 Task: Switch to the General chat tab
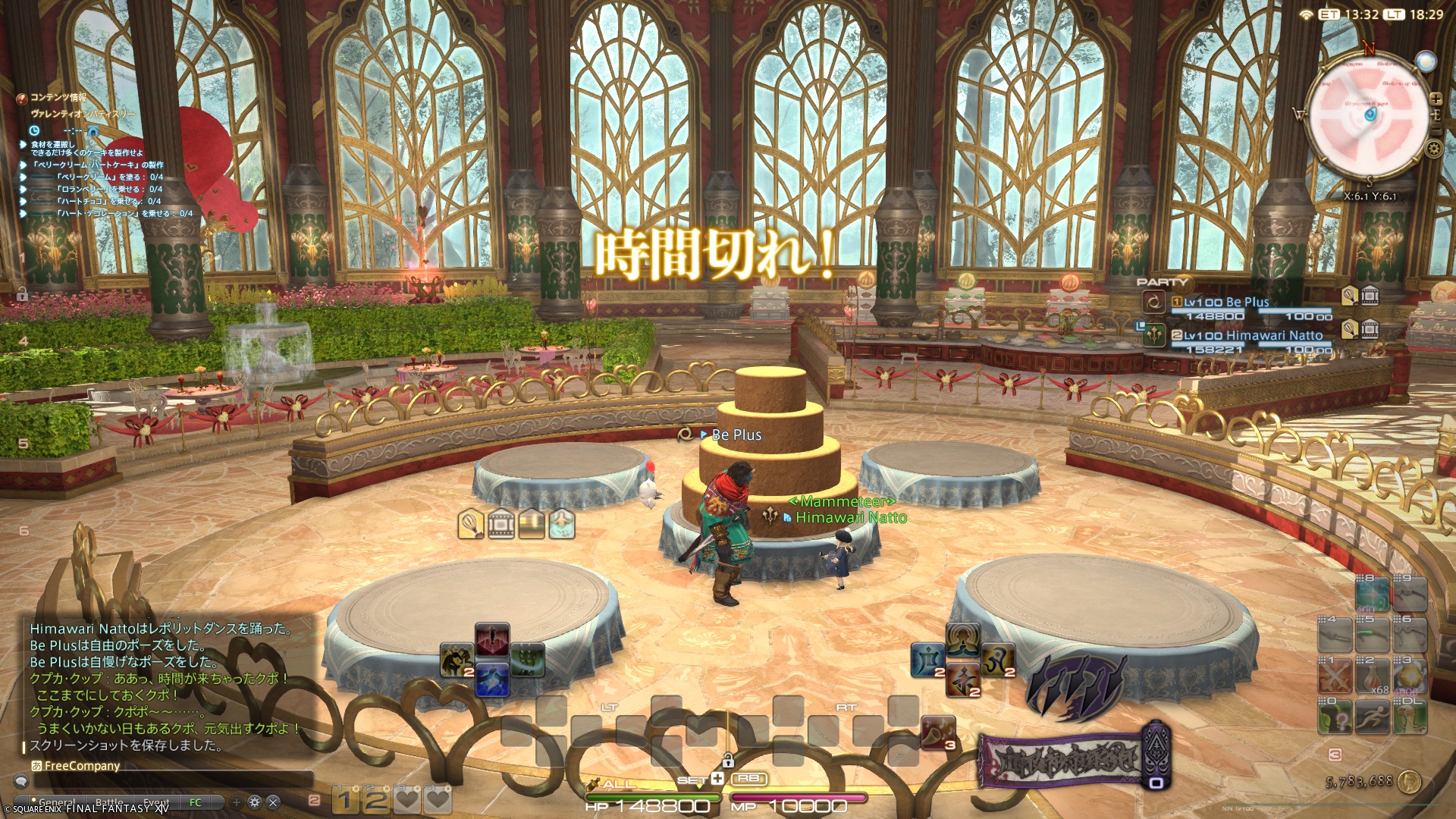pos(57,802)
